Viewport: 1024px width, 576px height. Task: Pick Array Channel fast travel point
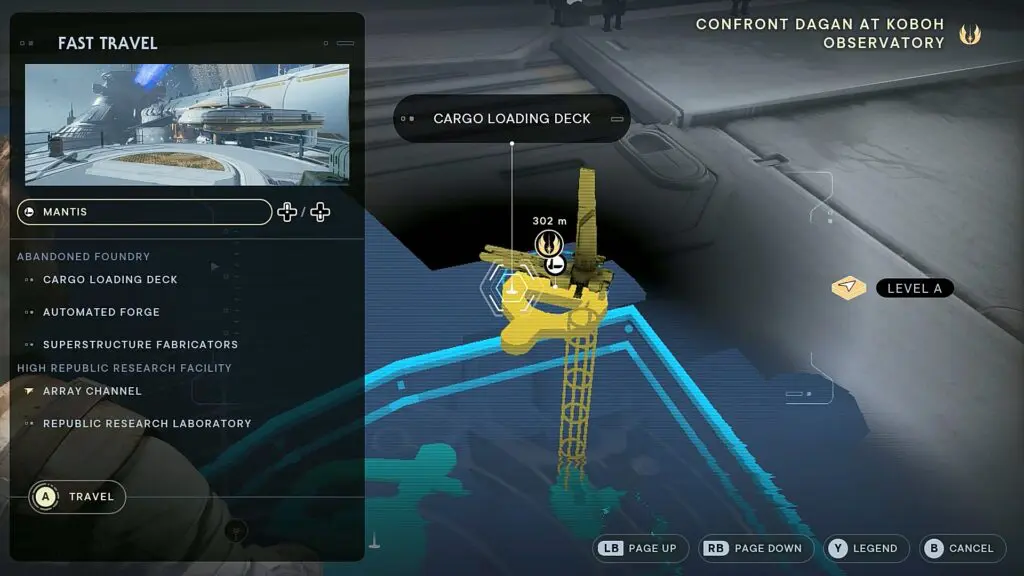92,391
